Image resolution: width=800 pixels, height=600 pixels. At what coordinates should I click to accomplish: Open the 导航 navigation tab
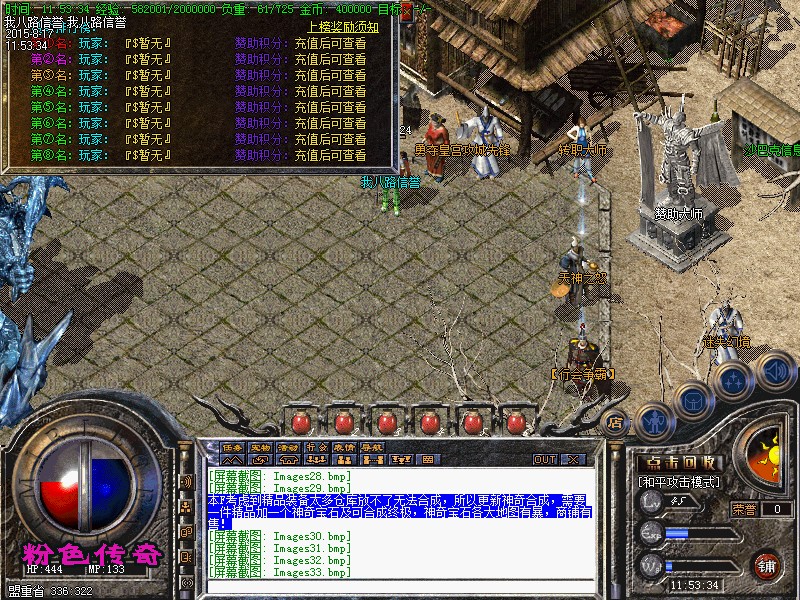(x=373, y=447)
